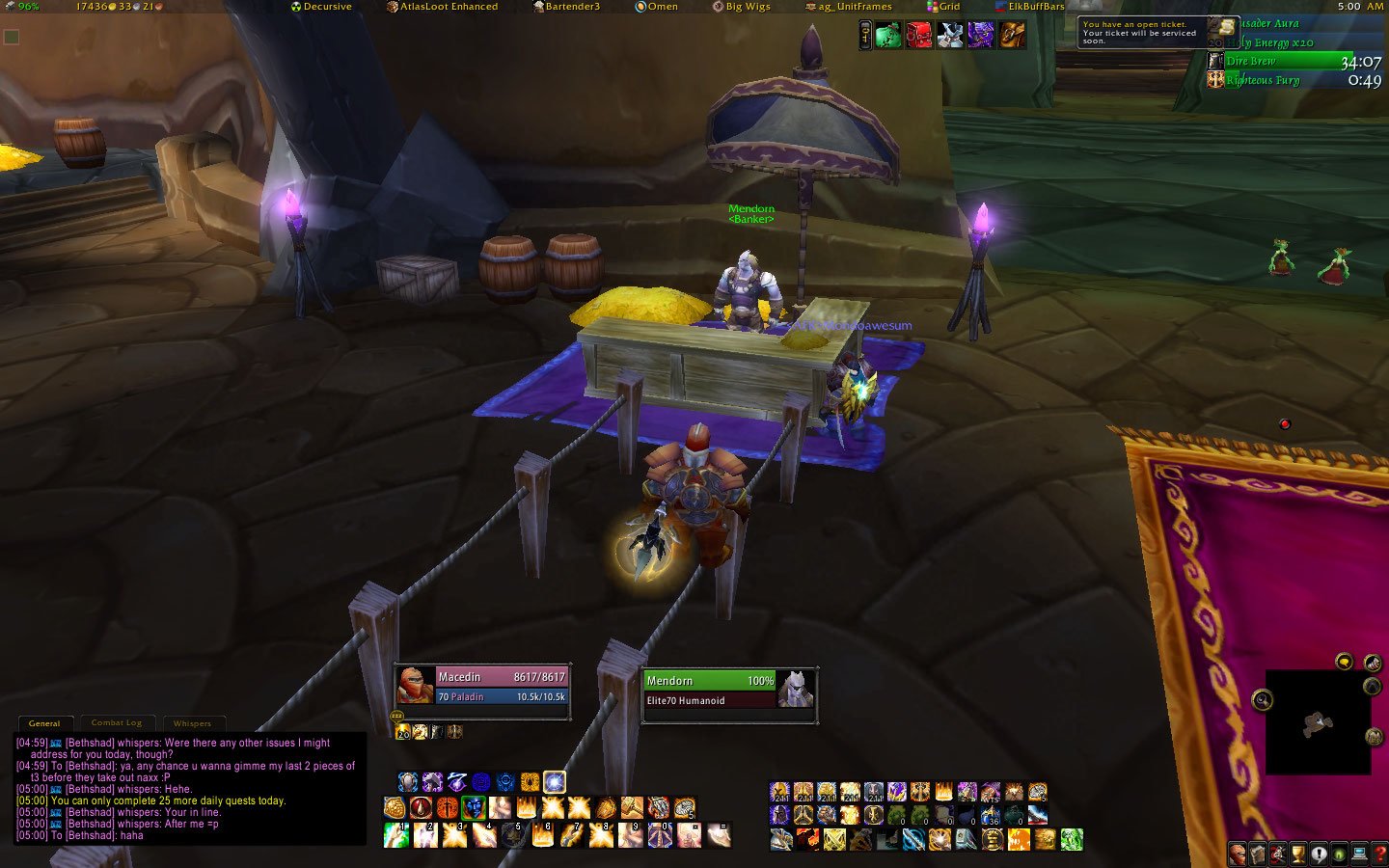1389x868 pixels.
Task: Open the help request red question mark
Action: 1380,854
